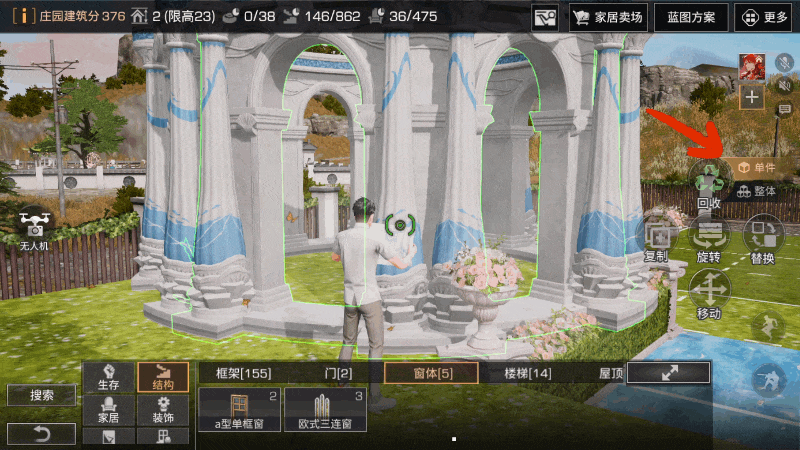800x450 pixels.
Task: Select the 欧式三连窗 window item
Action: click(x=325, y=410)
